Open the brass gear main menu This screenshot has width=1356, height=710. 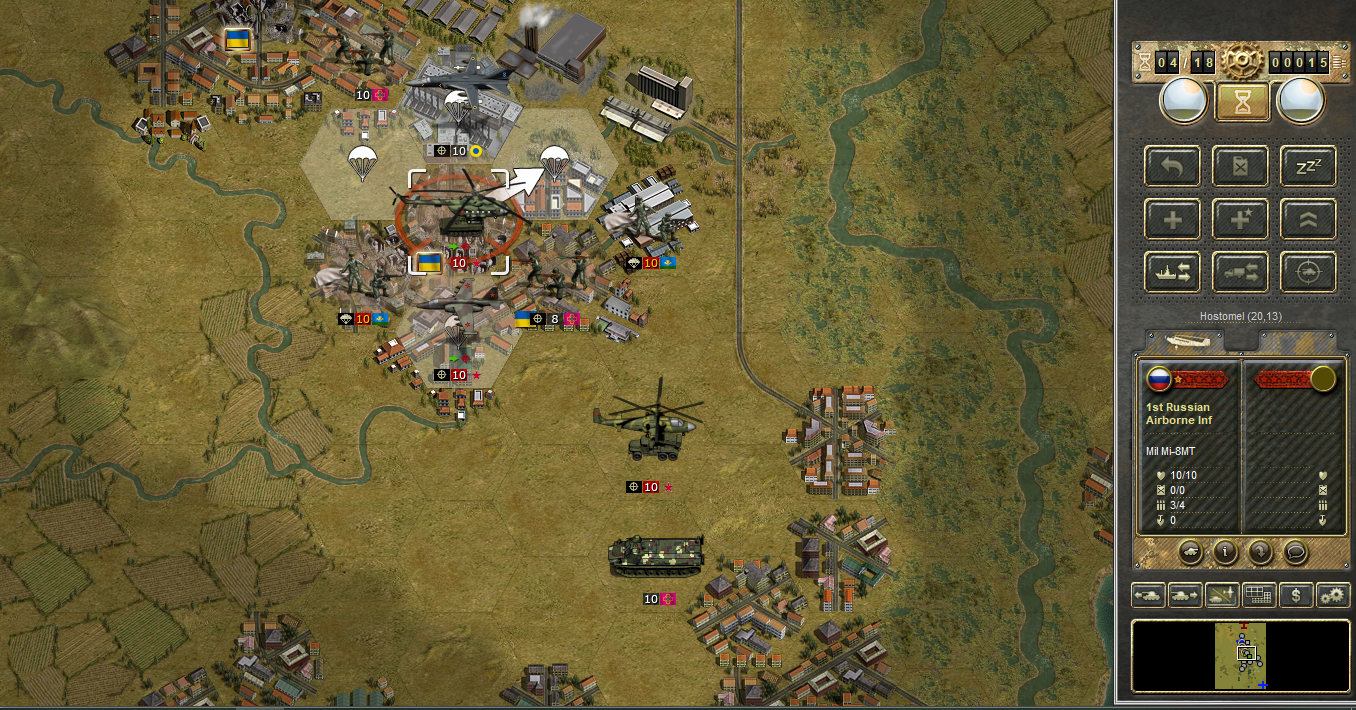[x=1242, y=62]
